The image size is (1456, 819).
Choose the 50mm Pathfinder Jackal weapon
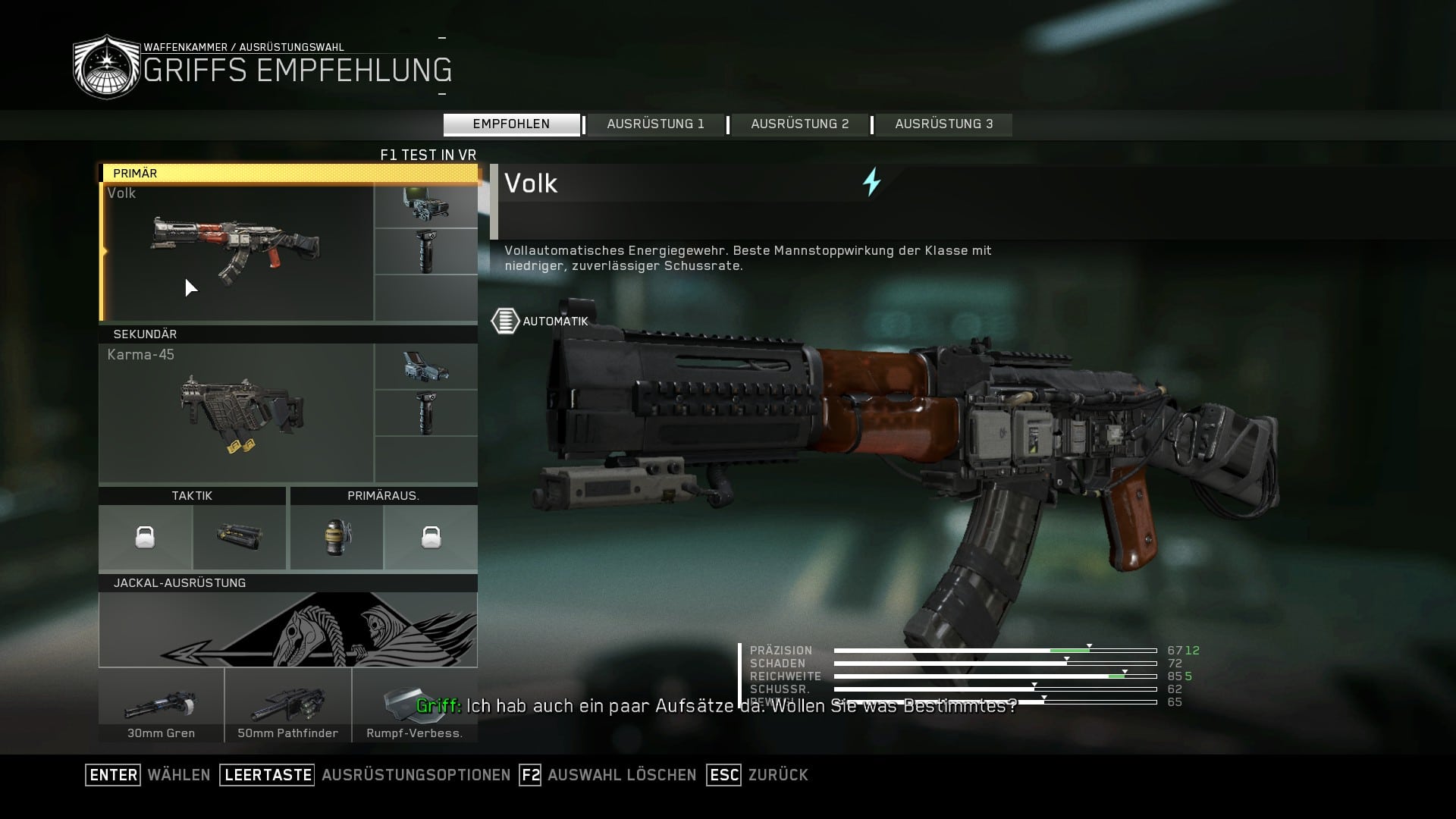[288, 705]
